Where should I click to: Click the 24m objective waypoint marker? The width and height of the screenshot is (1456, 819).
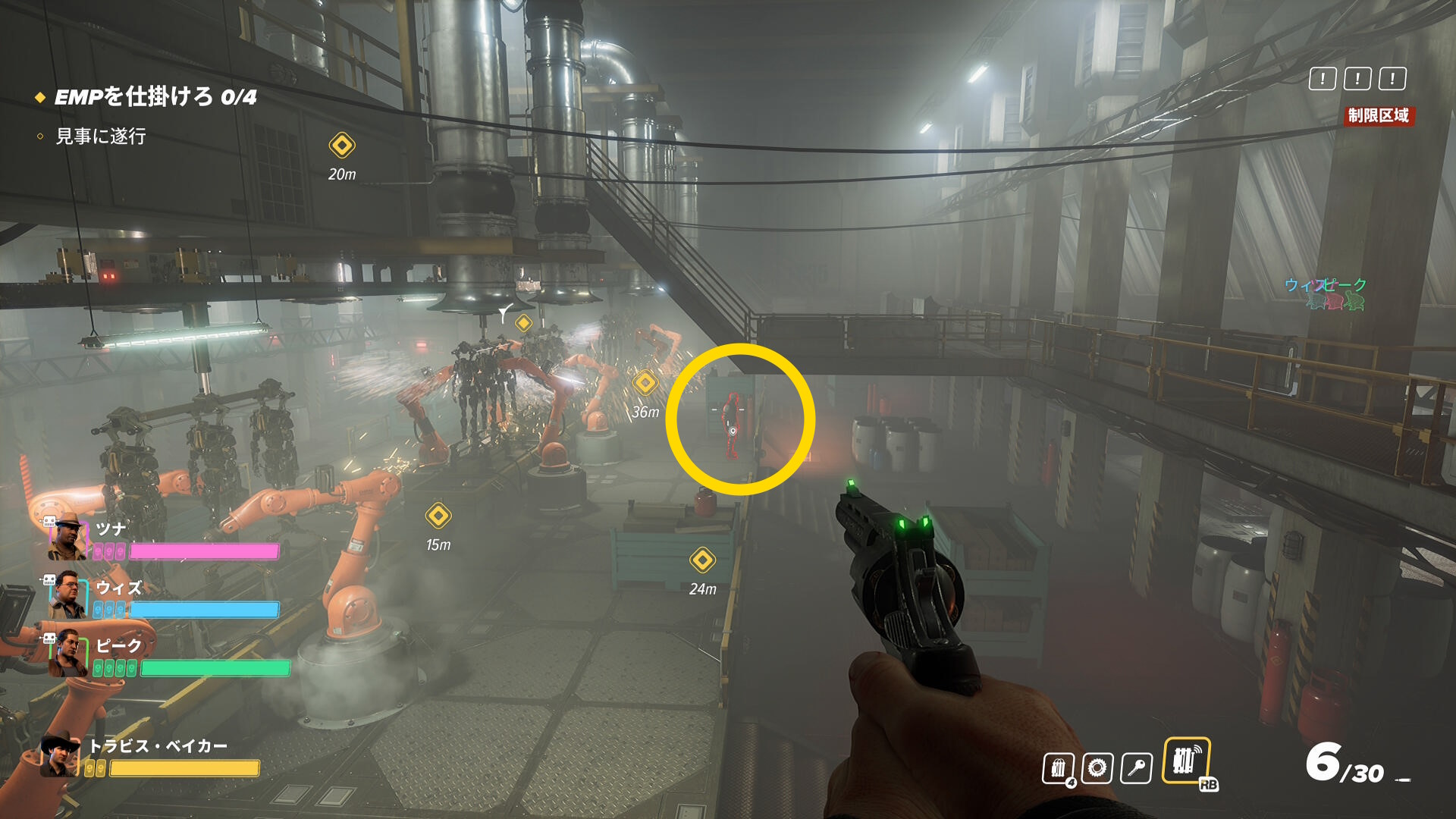(x=702, y=560)
